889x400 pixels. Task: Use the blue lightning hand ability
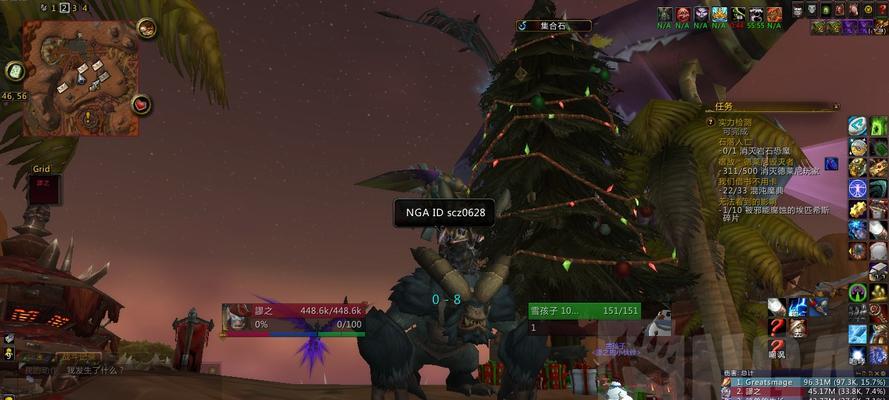[798, 307]
